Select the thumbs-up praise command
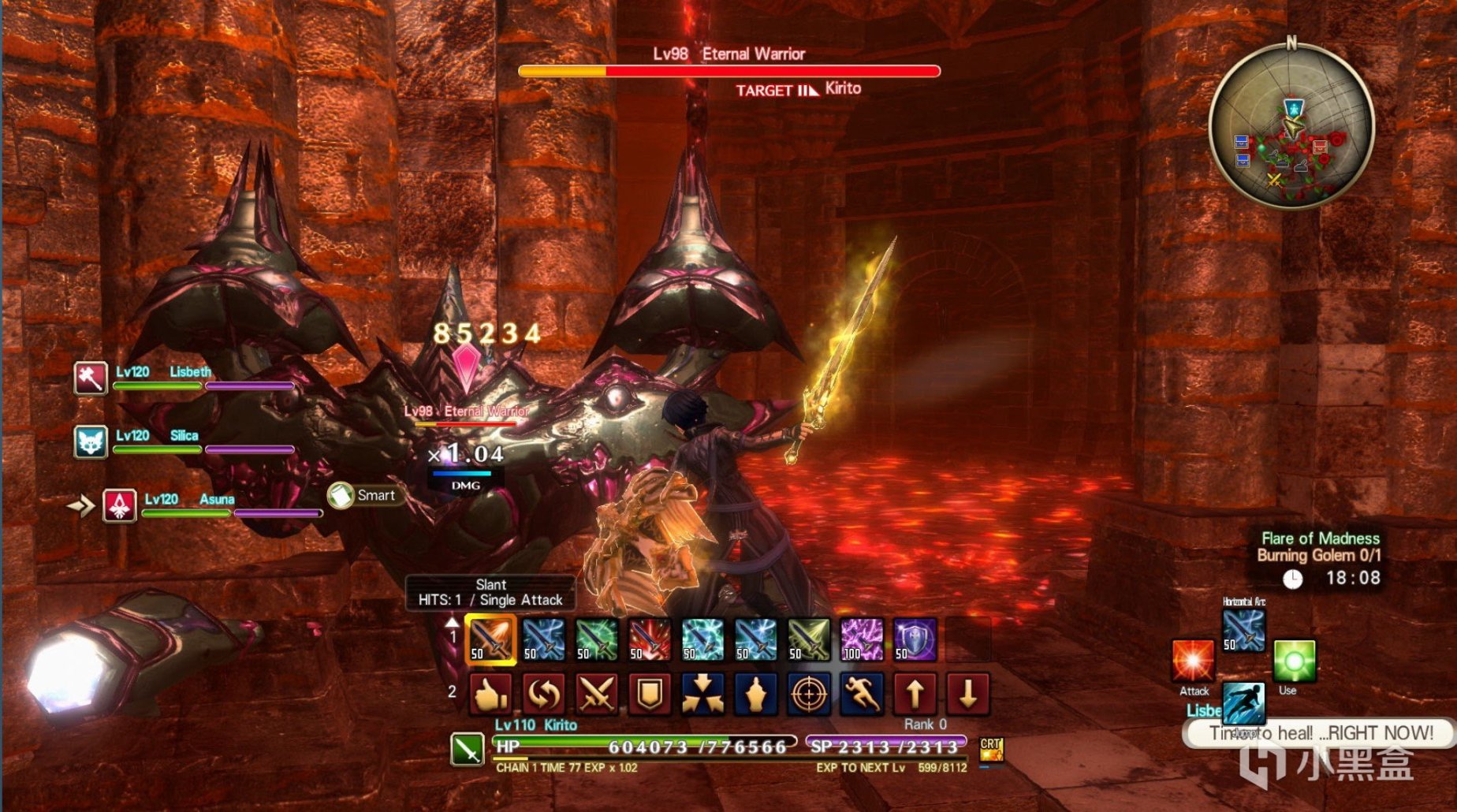The width and height of the screenshot is (1457, 812). (x=491, y=695)
